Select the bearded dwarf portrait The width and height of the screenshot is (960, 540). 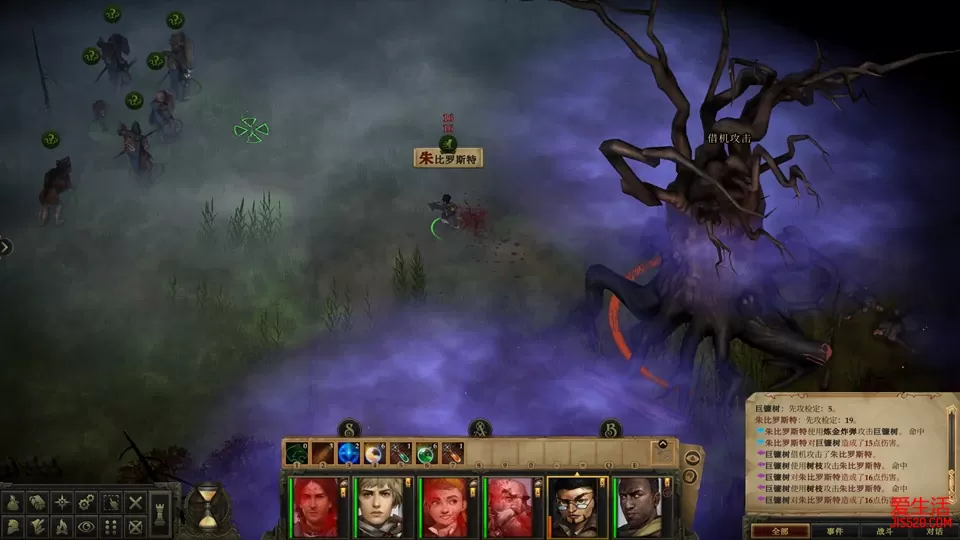pos(509,506)
